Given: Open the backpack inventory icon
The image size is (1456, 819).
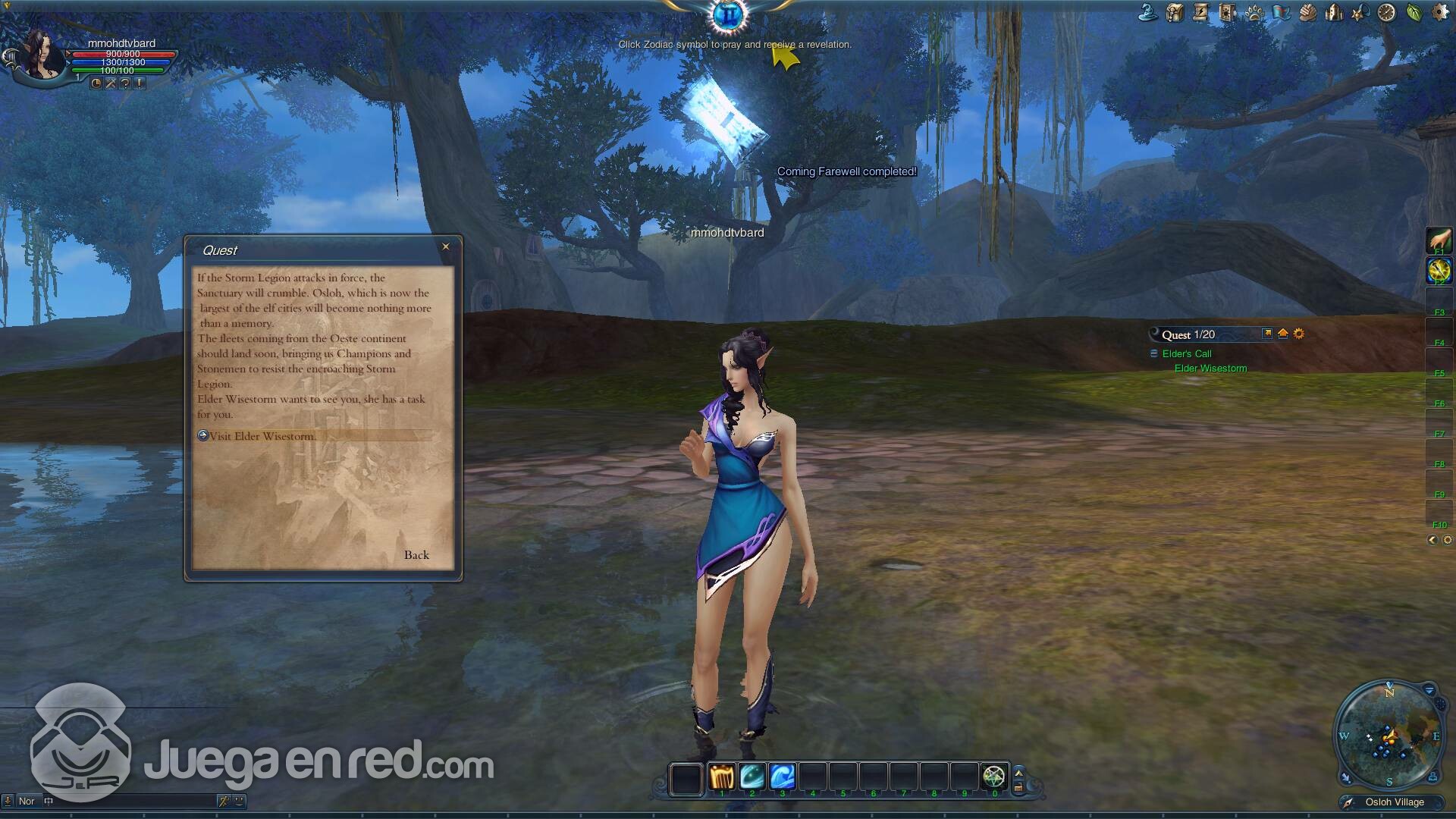Looking at the screenshot, I should 1175,13.
